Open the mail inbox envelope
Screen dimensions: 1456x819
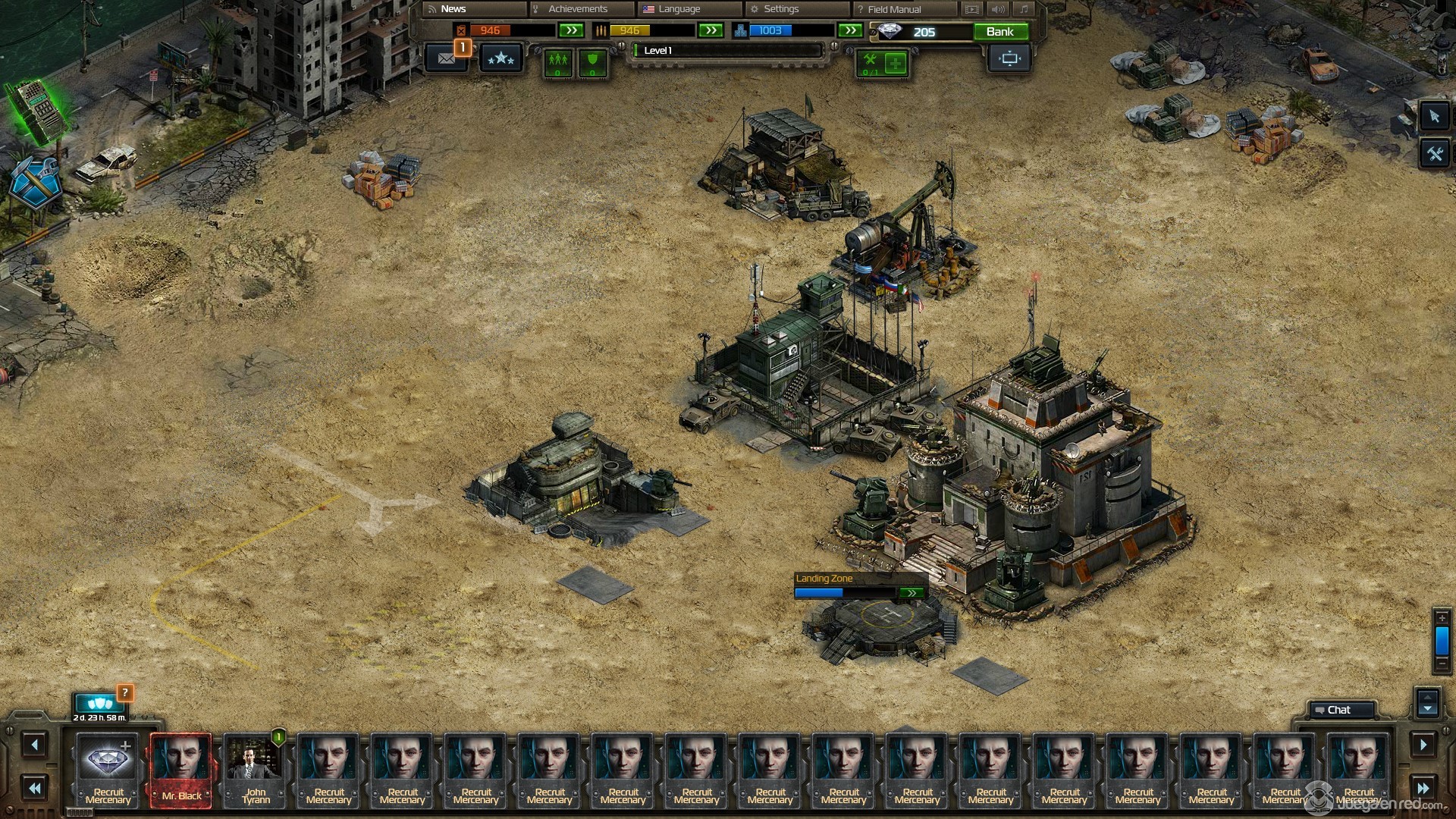click(x=446, y=58)
